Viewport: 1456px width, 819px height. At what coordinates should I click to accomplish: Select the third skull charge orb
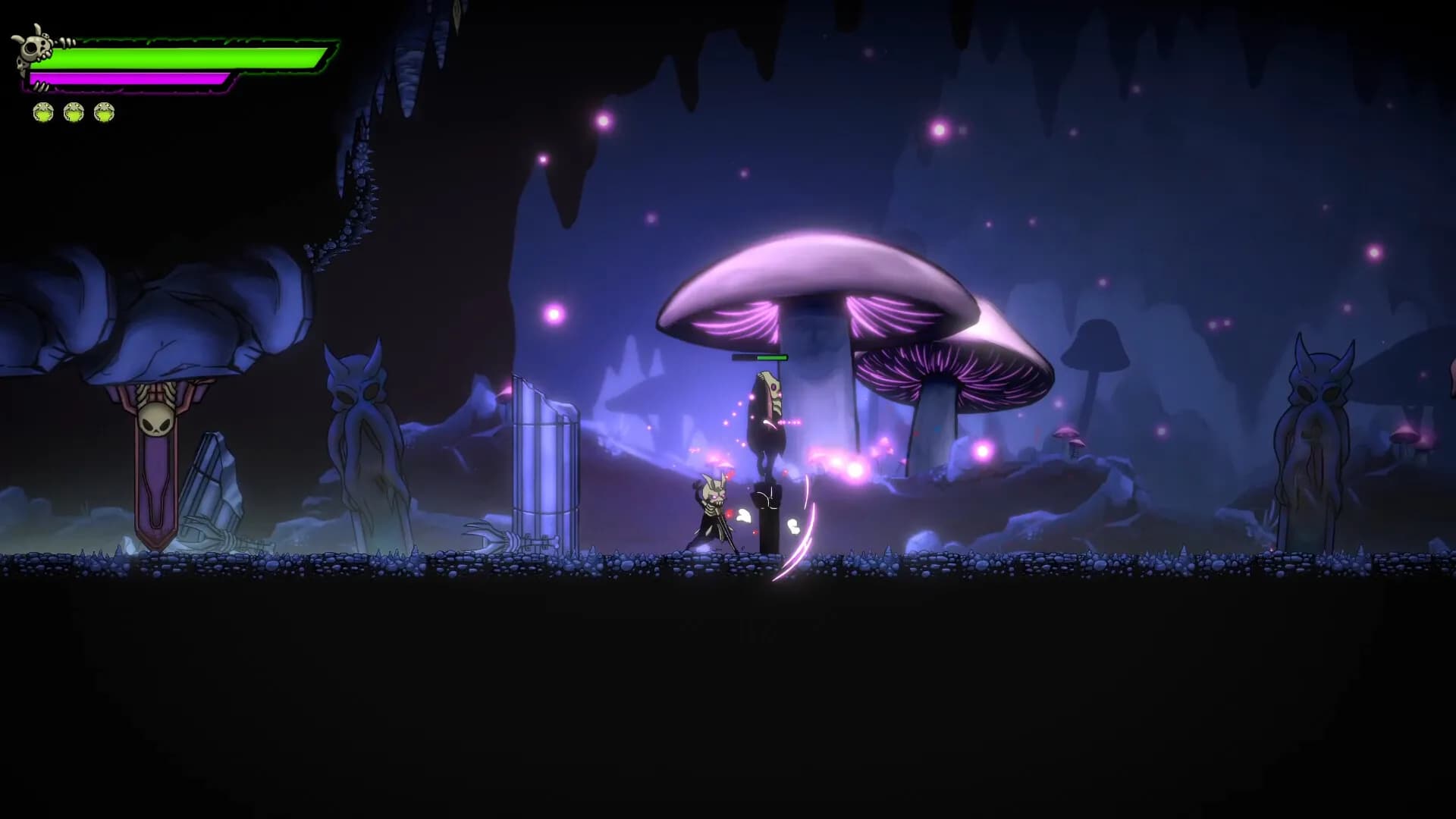104,112
